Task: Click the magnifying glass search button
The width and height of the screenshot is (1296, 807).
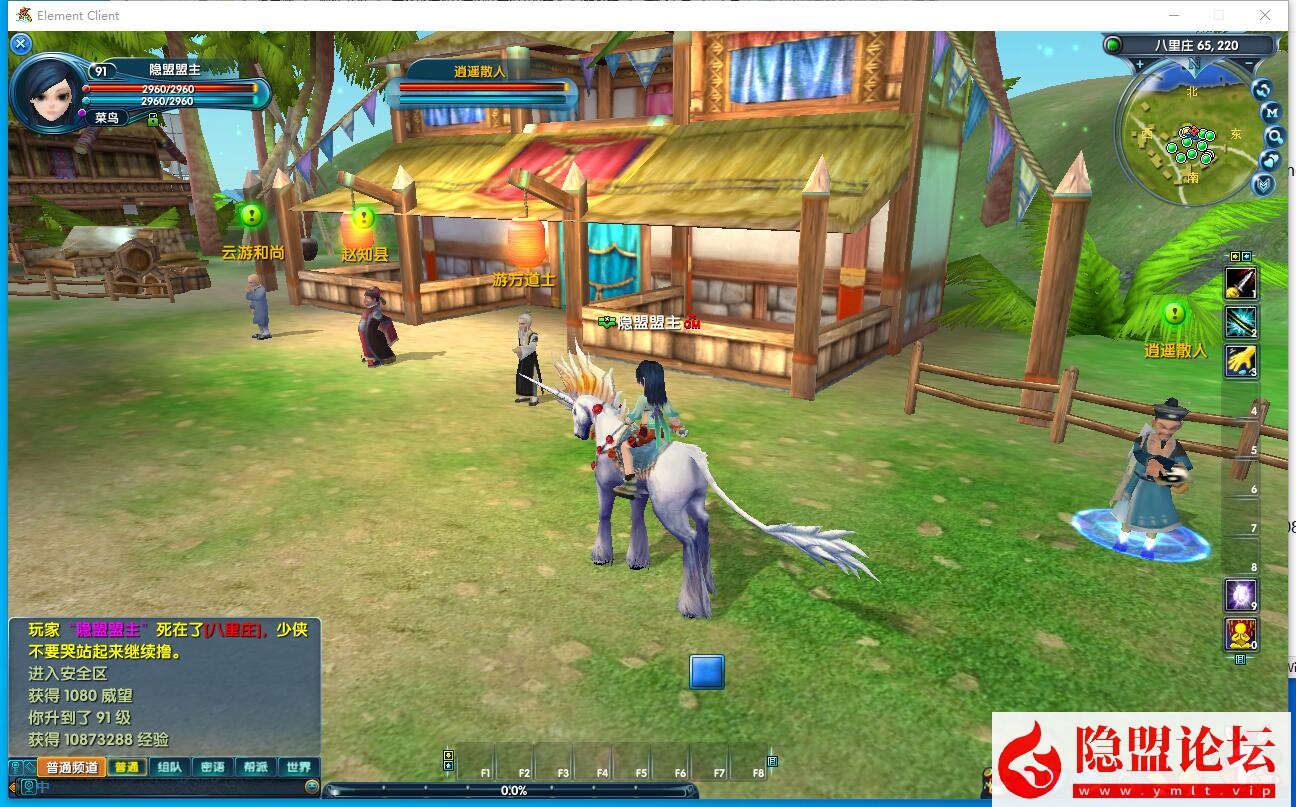Action: coord(1274,136)
